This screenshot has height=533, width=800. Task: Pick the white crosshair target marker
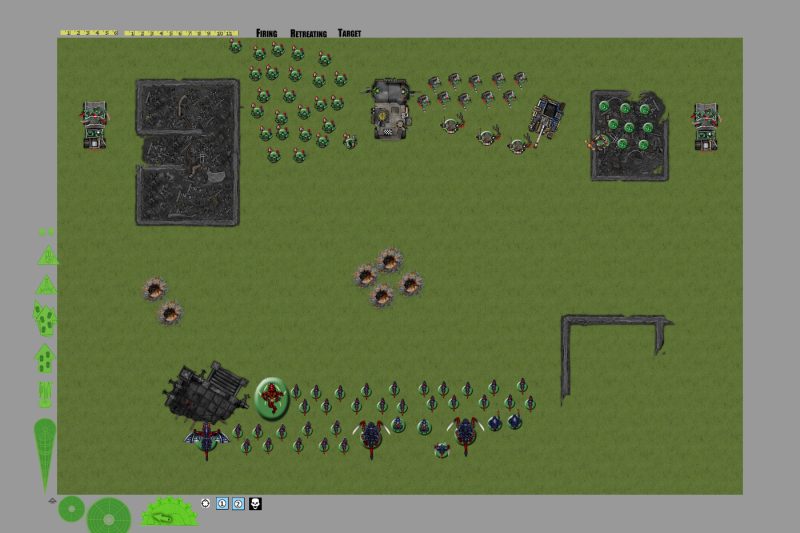coord(206,503)
